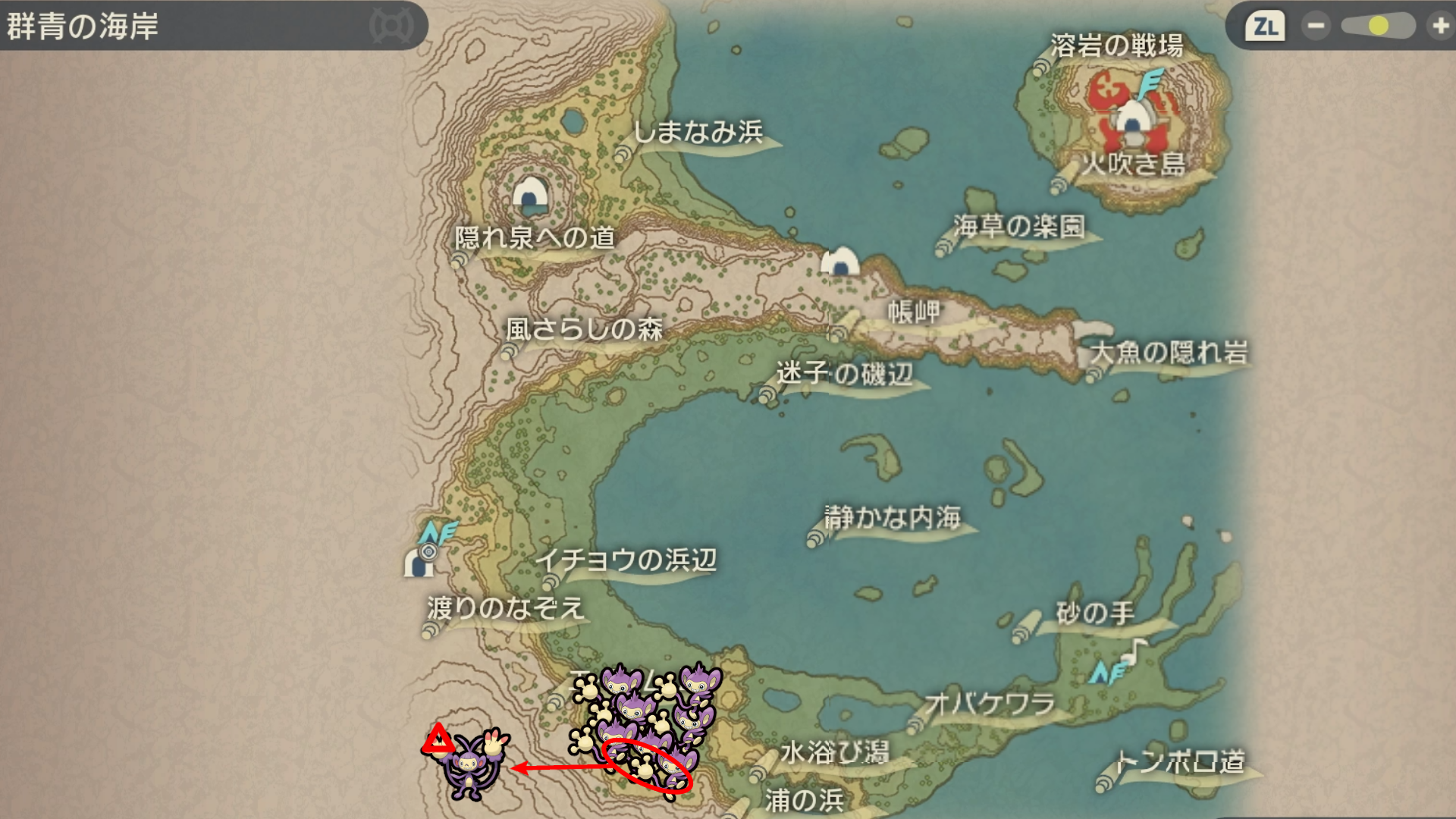Image resolution: width=1456 pixels, height=819 pixels.
Task: Select the 海草の楽園 location label
Action: click(x=1019, y=226)
